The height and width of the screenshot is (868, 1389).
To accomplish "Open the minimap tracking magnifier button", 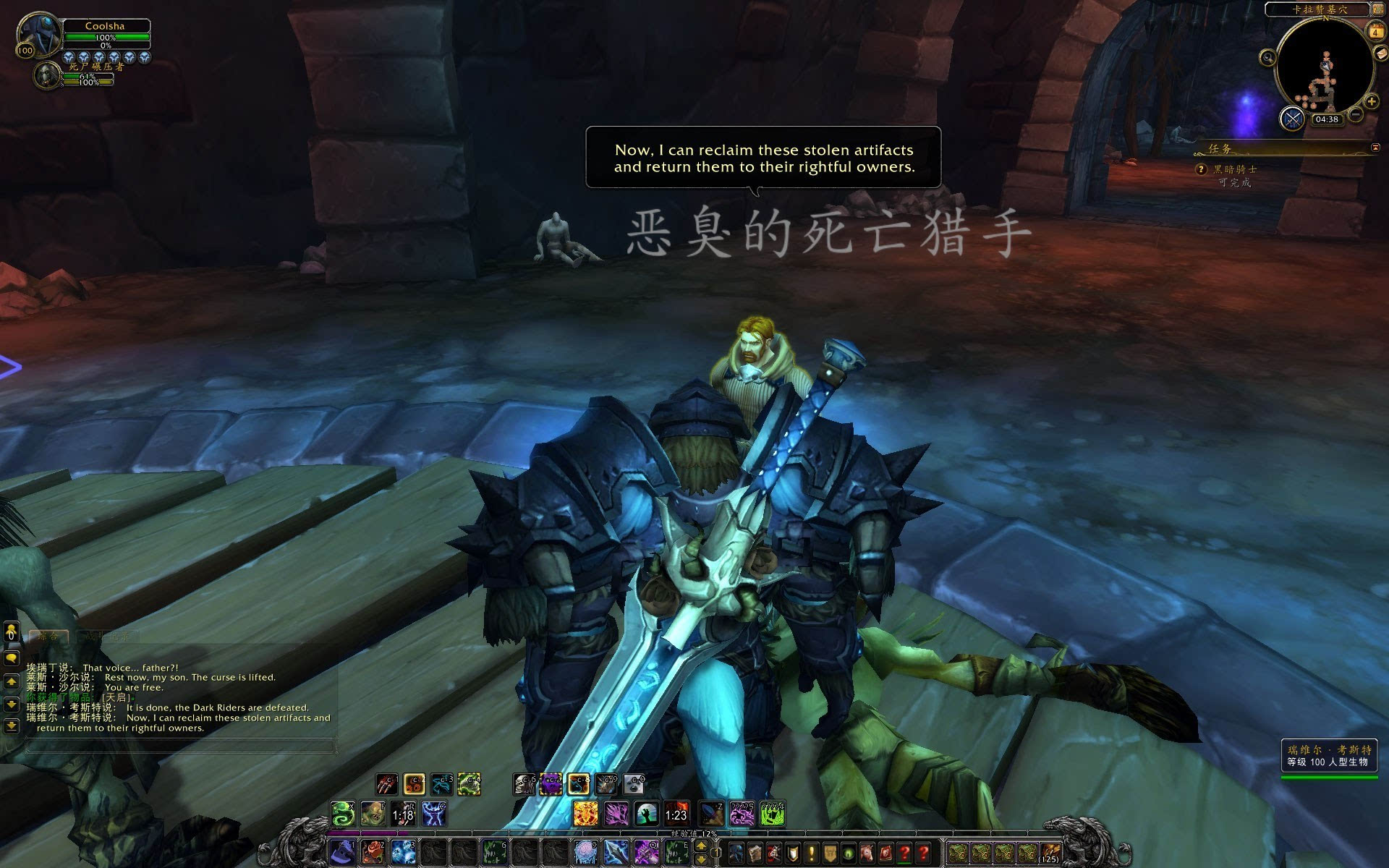I will point(1267,57).
